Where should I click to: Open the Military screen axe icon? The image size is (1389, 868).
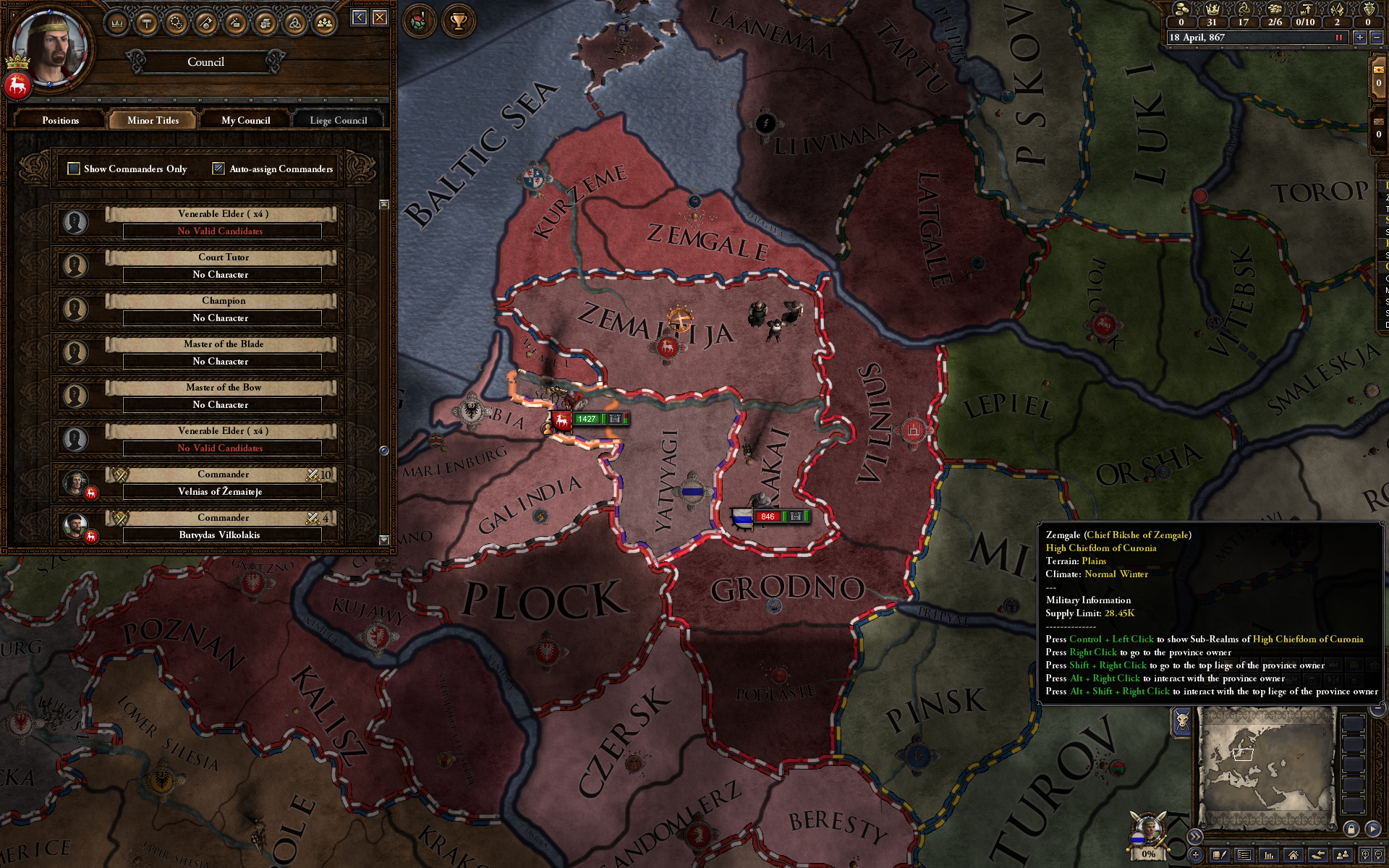[205, 23]
